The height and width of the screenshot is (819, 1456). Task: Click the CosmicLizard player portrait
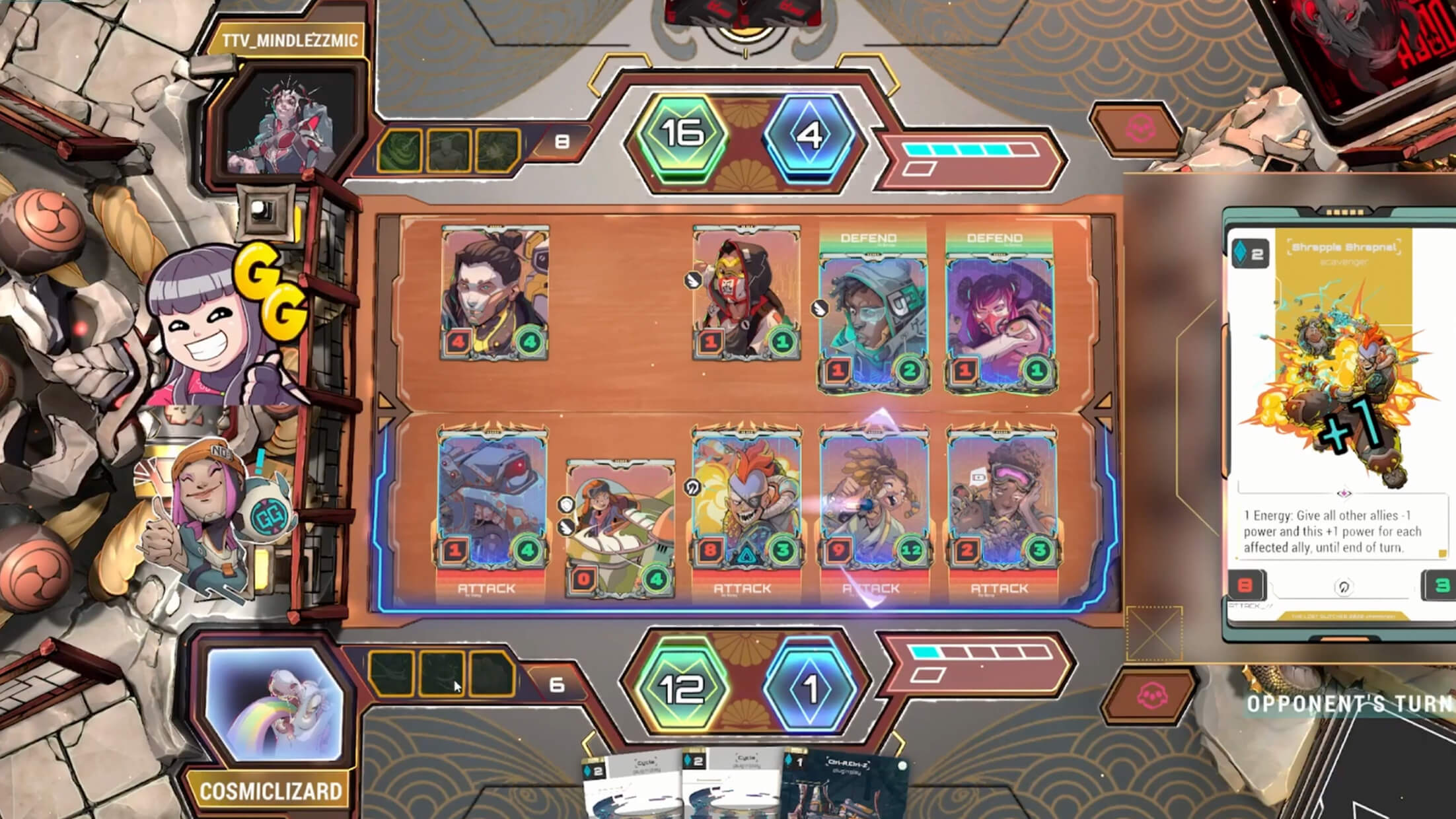point(274,703)
